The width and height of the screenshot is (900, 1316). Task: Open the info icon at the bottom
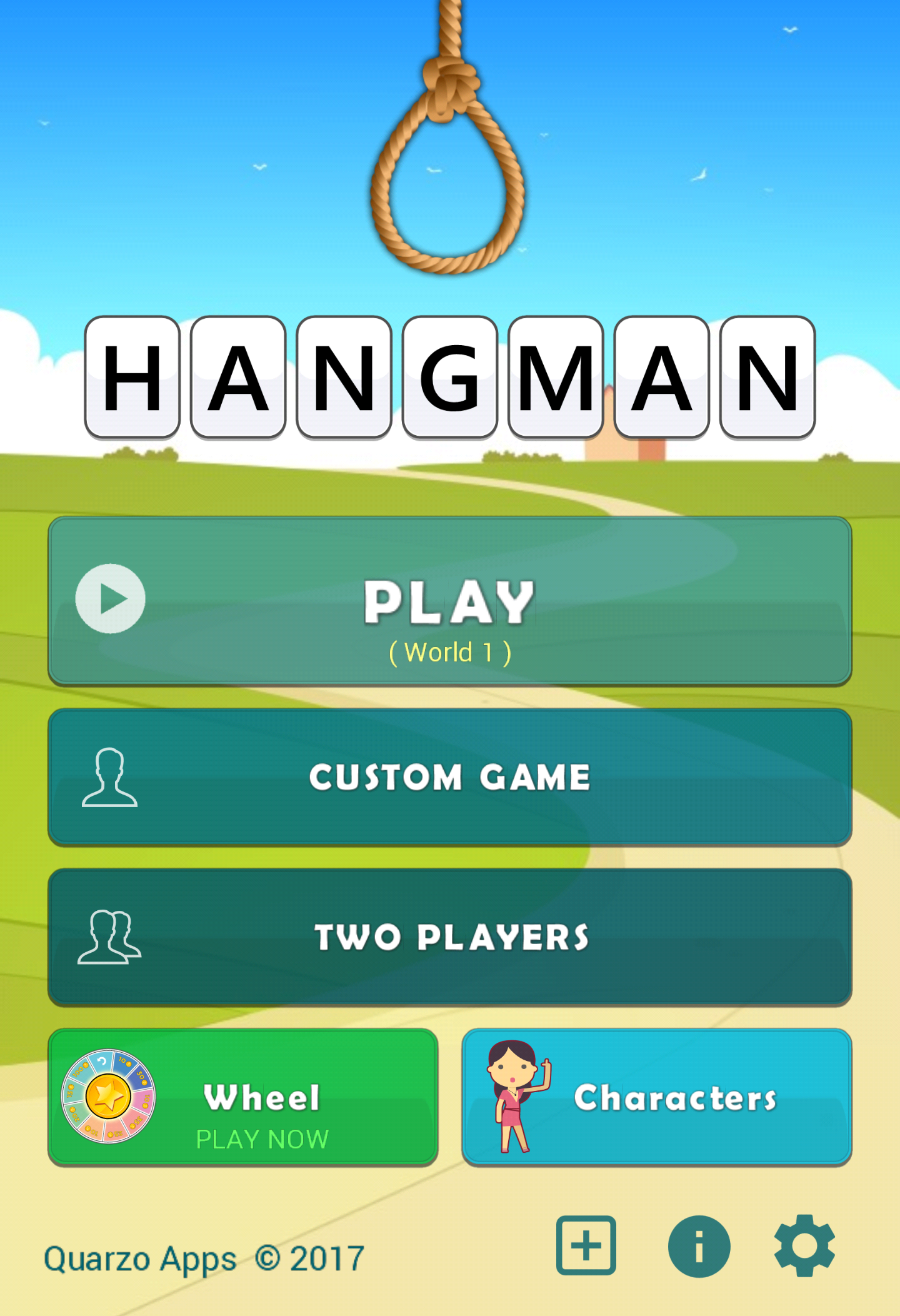point(699,1245)
